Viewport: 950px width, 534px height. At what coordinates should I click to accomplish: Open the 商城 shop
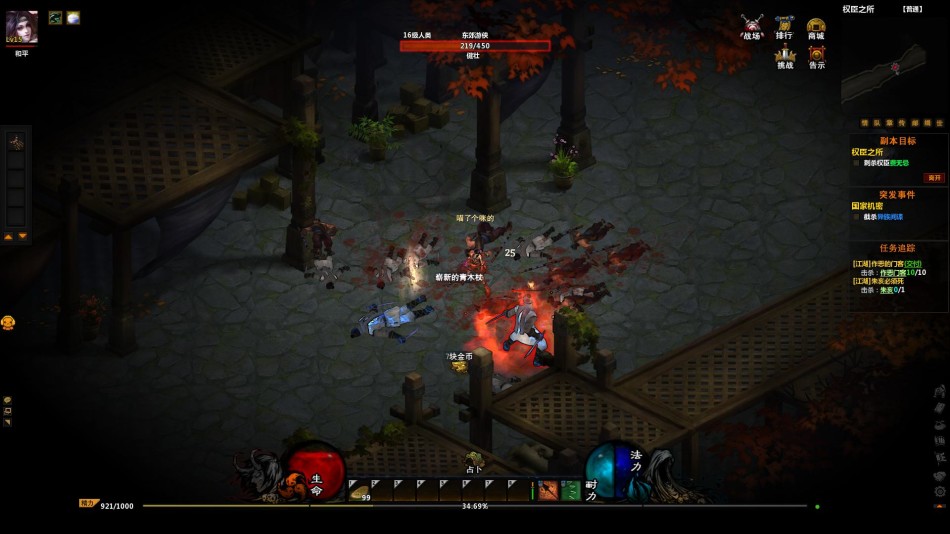(816, 26)
